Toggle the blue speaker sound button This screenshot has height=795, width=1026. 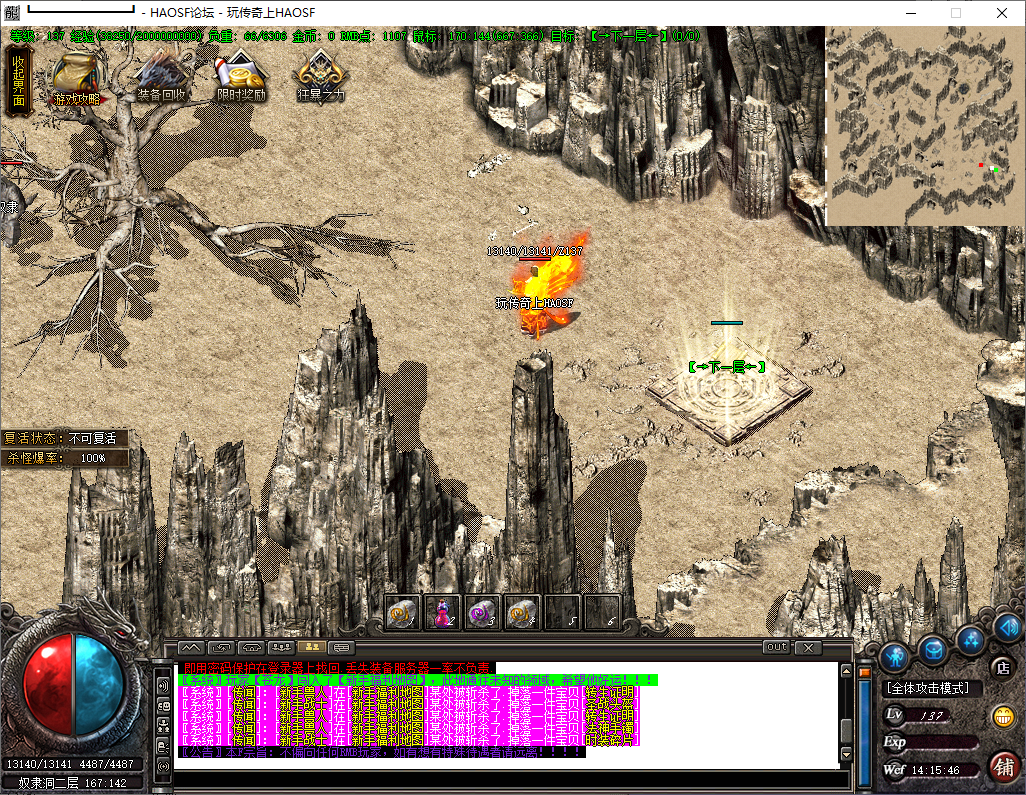[x=1008, y=628]
